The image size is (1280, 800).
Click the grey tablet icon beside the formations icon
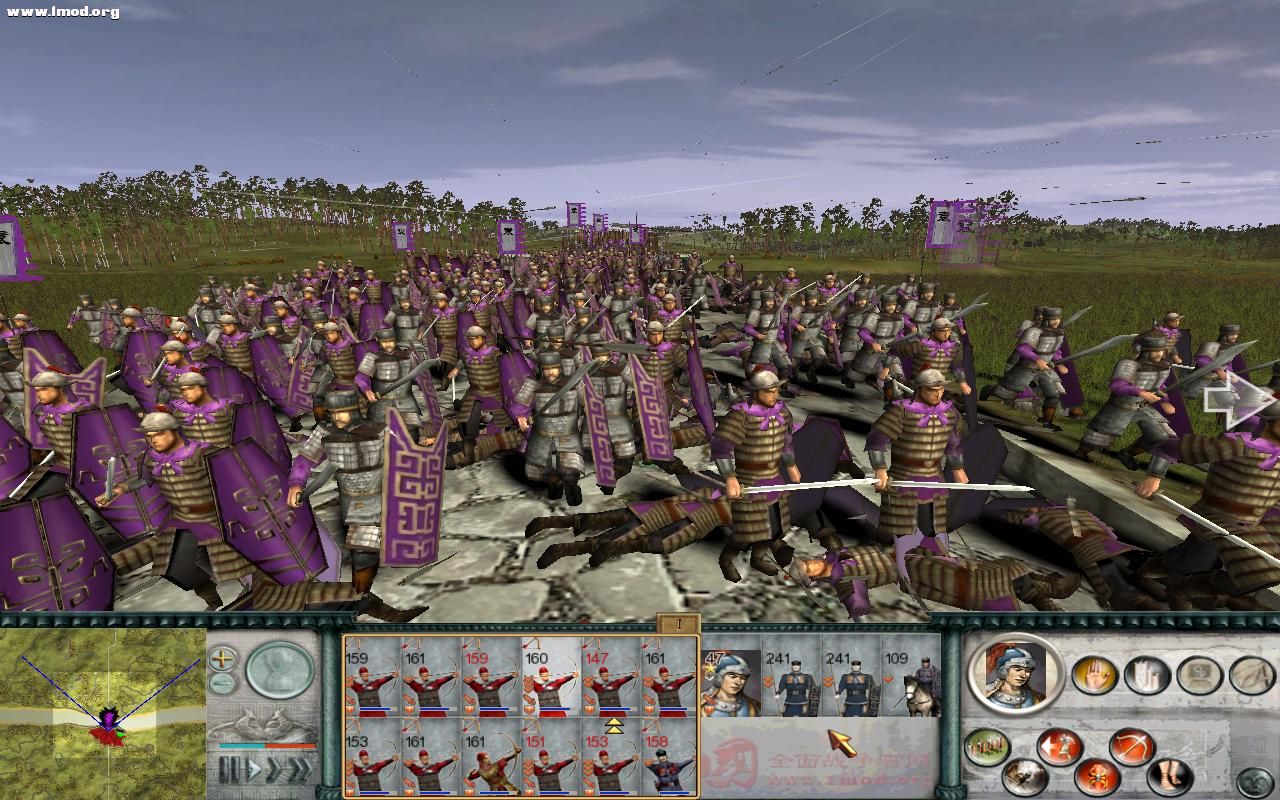pyautogui.click(x=1197, y=674)
